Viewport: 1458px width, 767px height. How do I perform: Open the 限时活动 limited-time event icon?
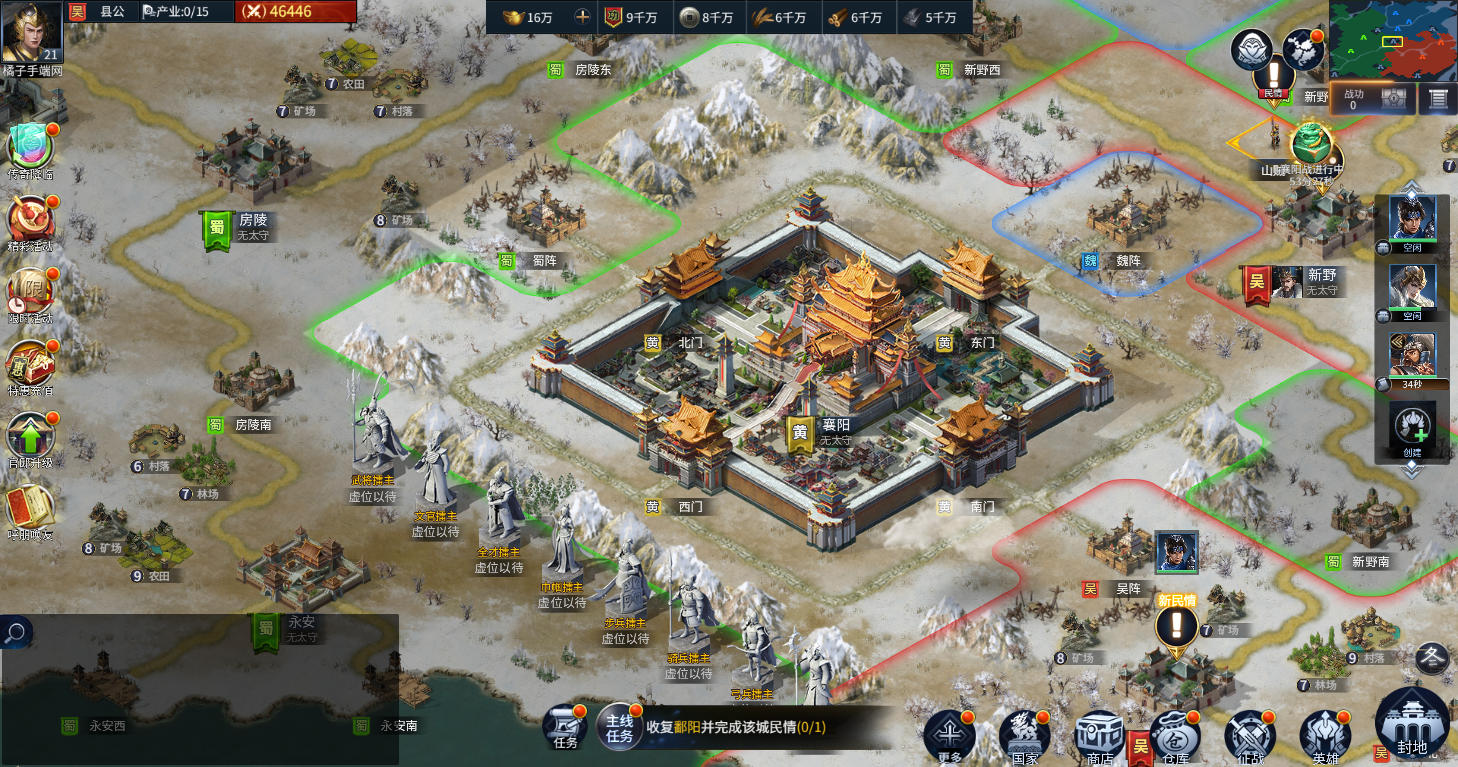coord(31,291)
